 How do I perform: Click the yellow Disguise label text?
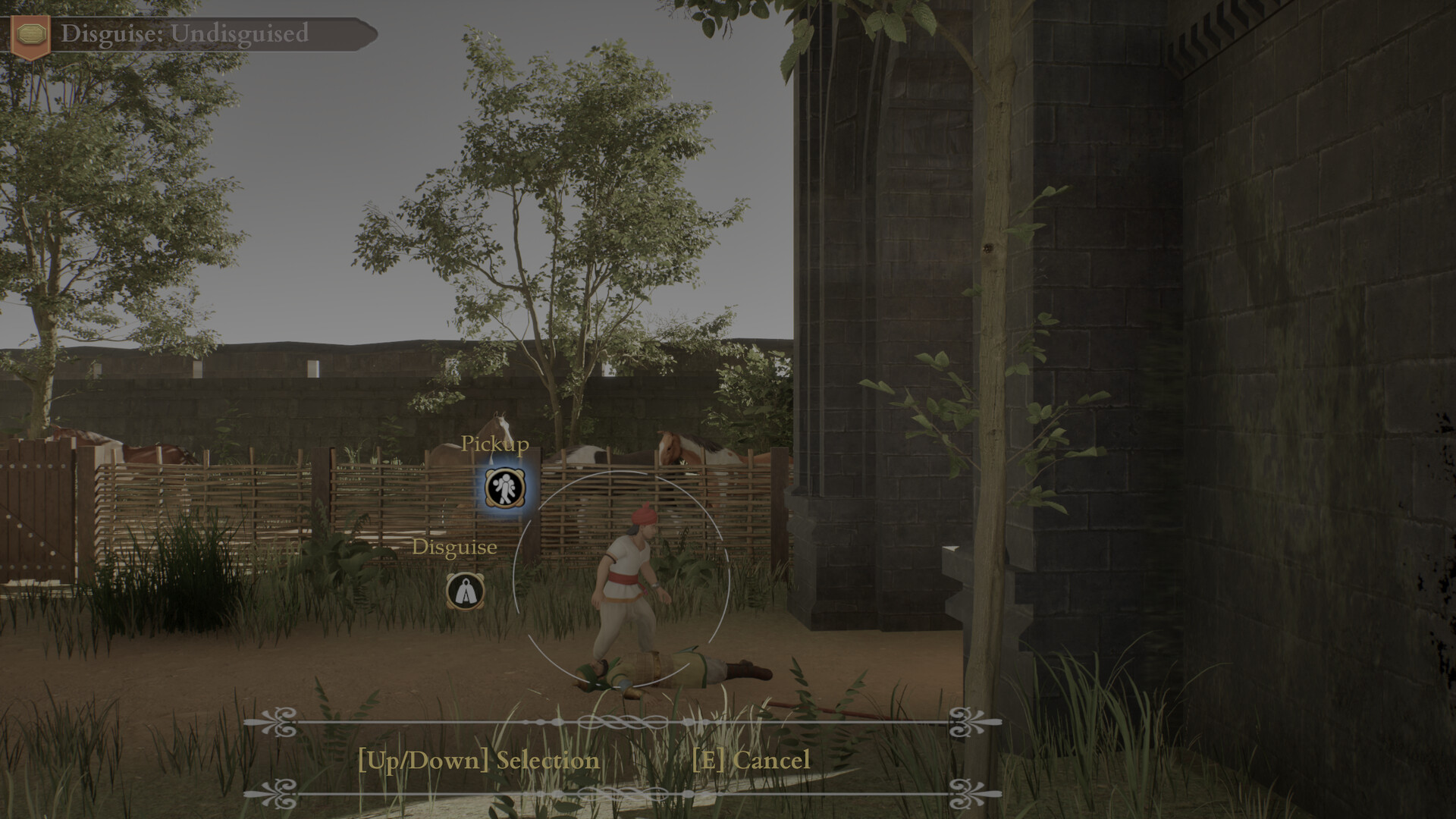click(454, 547)
